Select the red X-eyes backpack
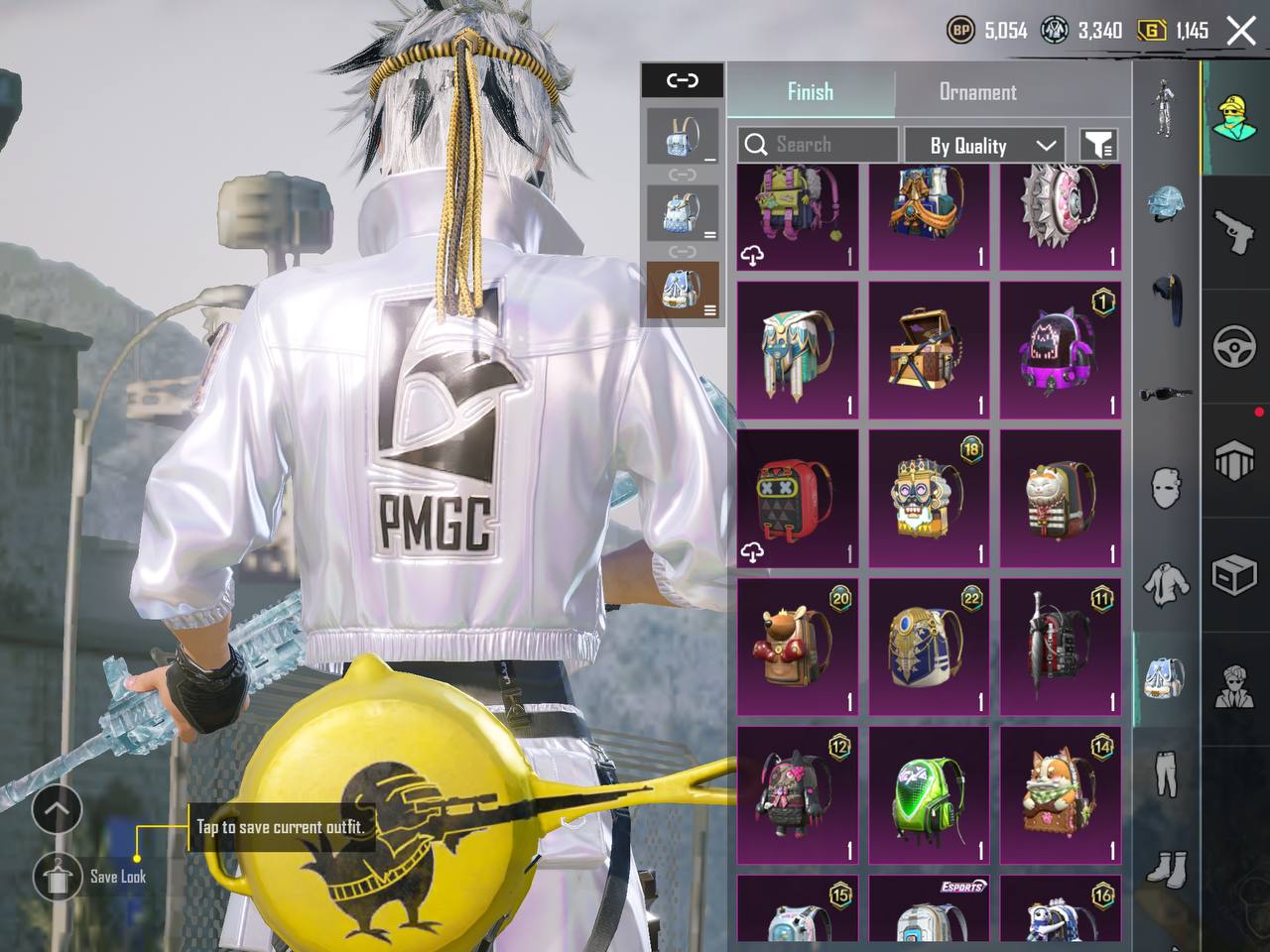1270x952 pixels. tap(797, 498)
